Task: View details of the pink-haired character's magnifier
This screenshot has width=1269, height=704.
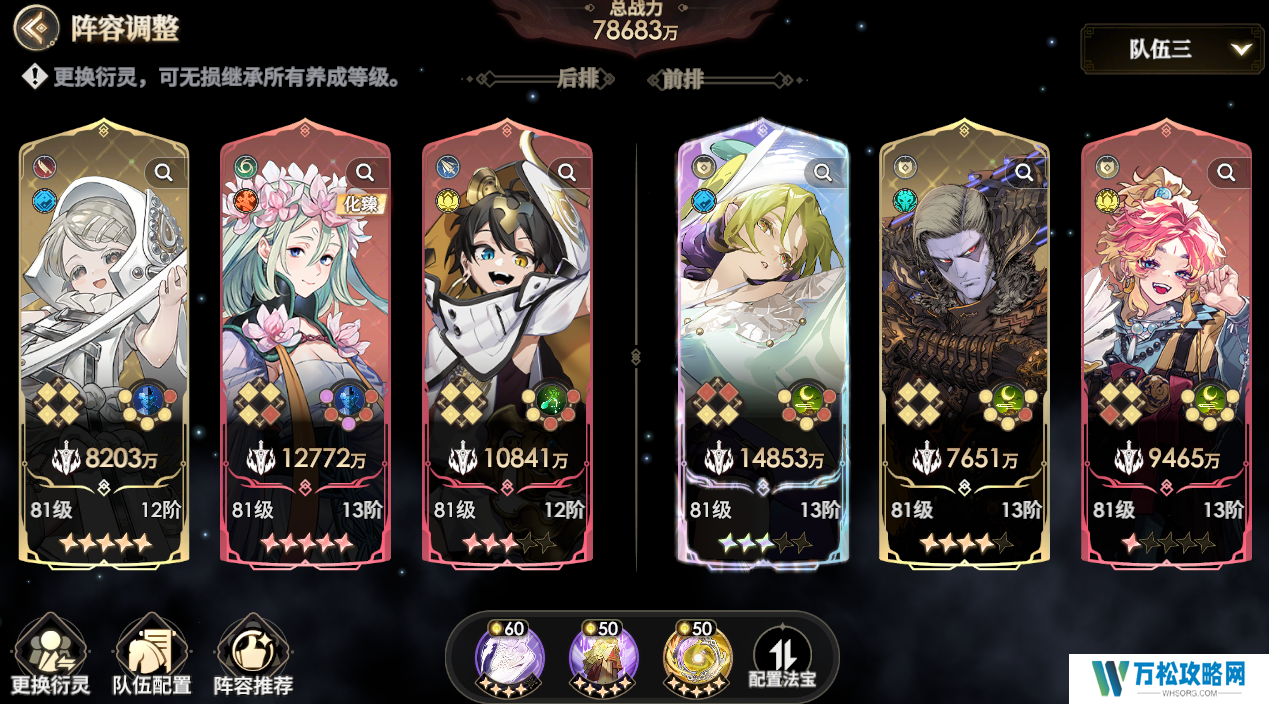Action: tap(1226, 173)
